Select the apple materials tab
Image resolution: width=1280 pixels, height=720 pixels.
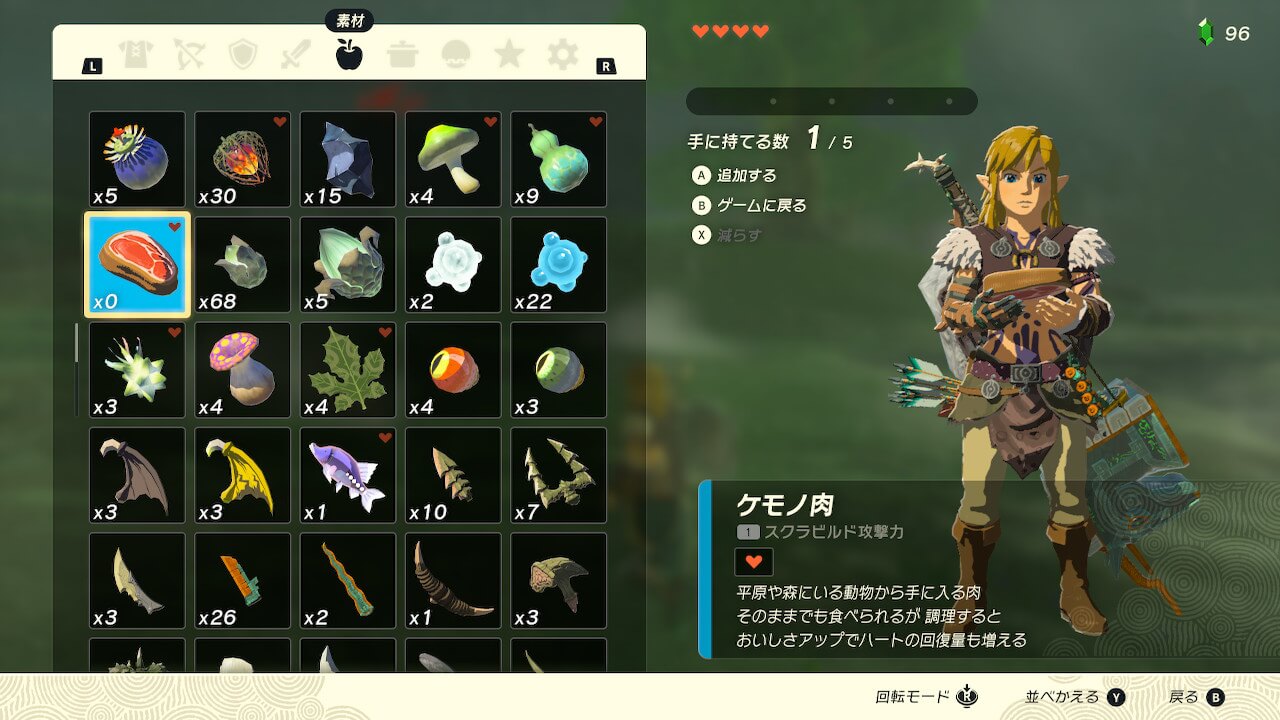[349, 54]
